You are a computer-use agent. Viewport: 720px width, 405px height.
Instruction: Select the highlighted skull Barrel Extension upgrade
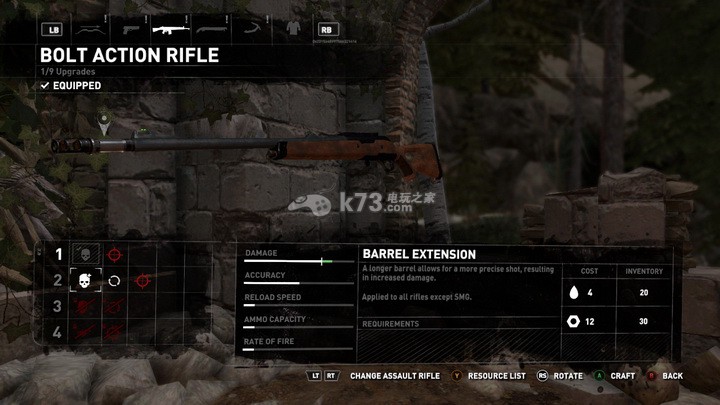click(86, 281)
